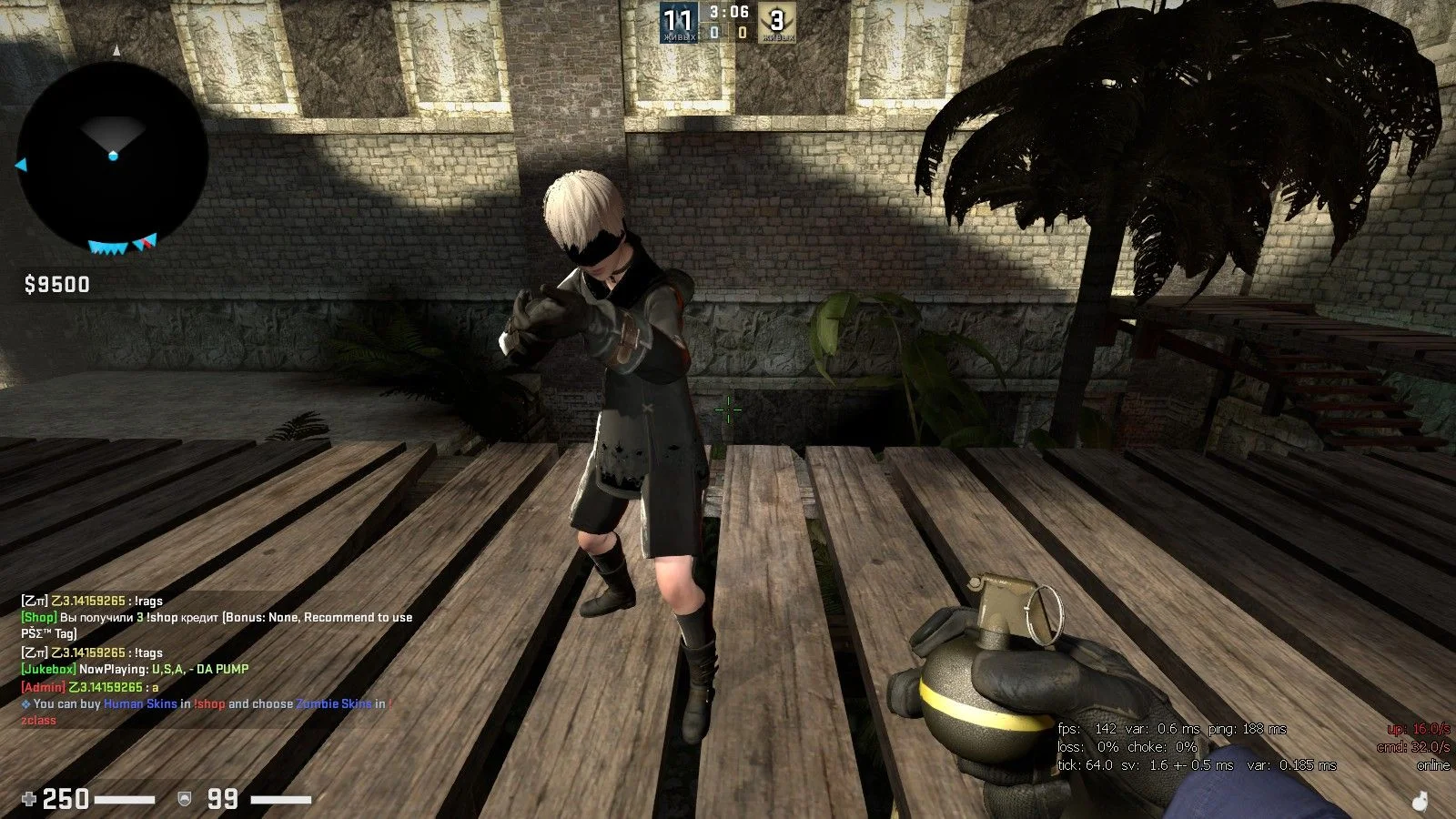The width and height of the screenshot is (1456, 819).
Task: Select the grenade icon in the weapon panel
Action: (x=1421, y=801)
